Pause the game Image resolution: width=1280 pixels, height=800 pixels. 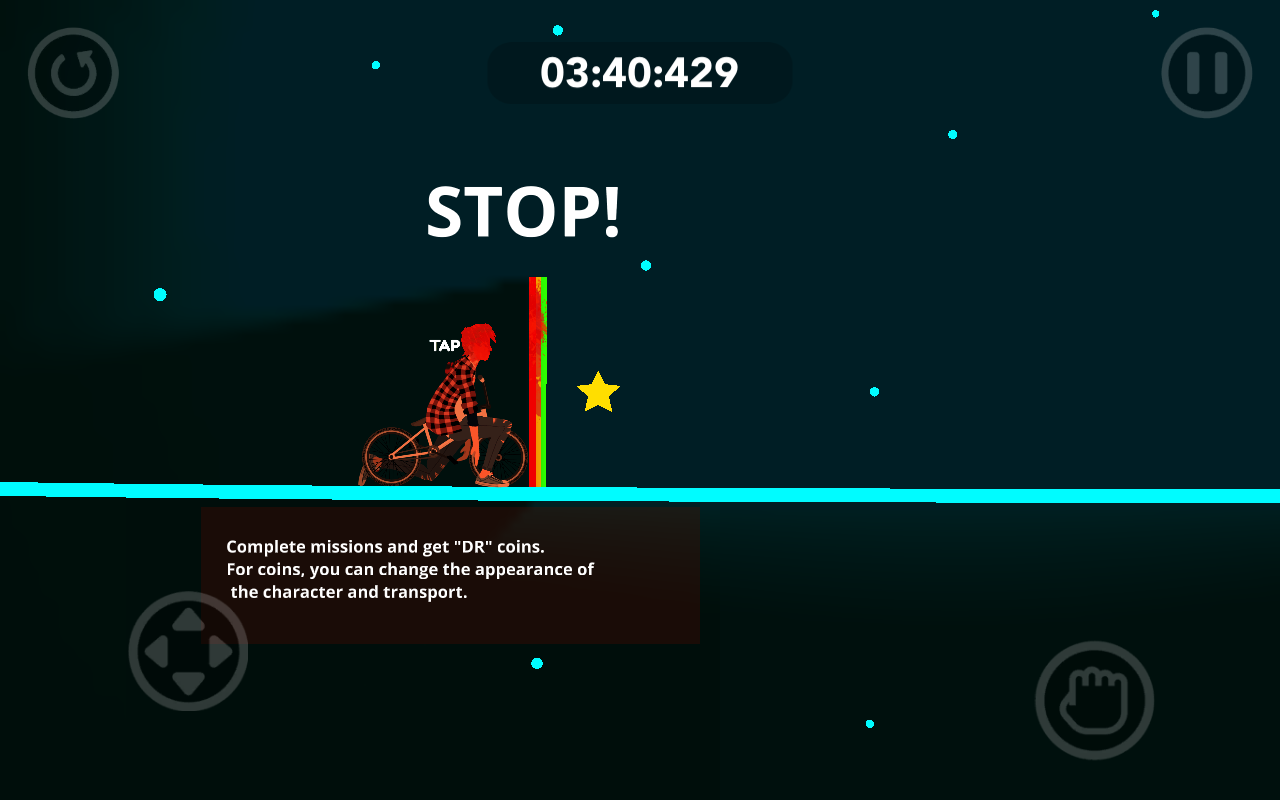pyautogui.click(x=1207, y=73)
